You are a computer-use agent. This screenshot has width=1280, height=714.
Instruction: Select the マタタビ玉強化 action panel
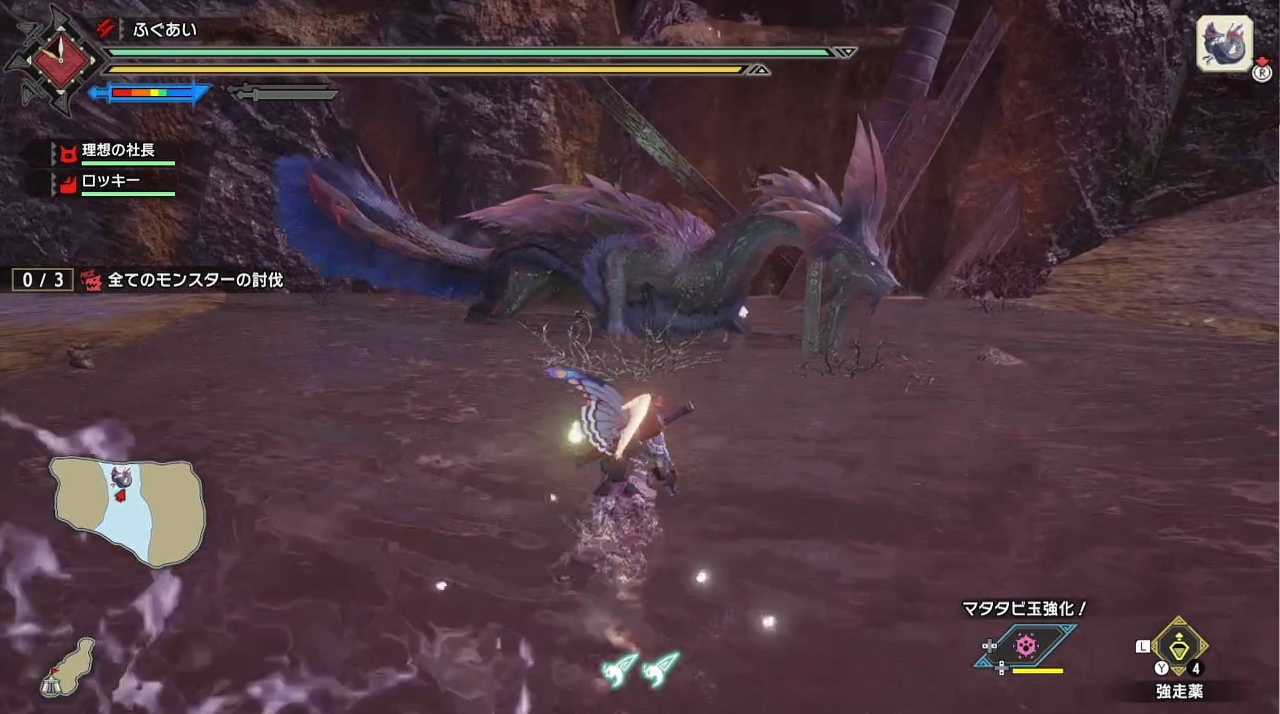(x=1026, y=645)
